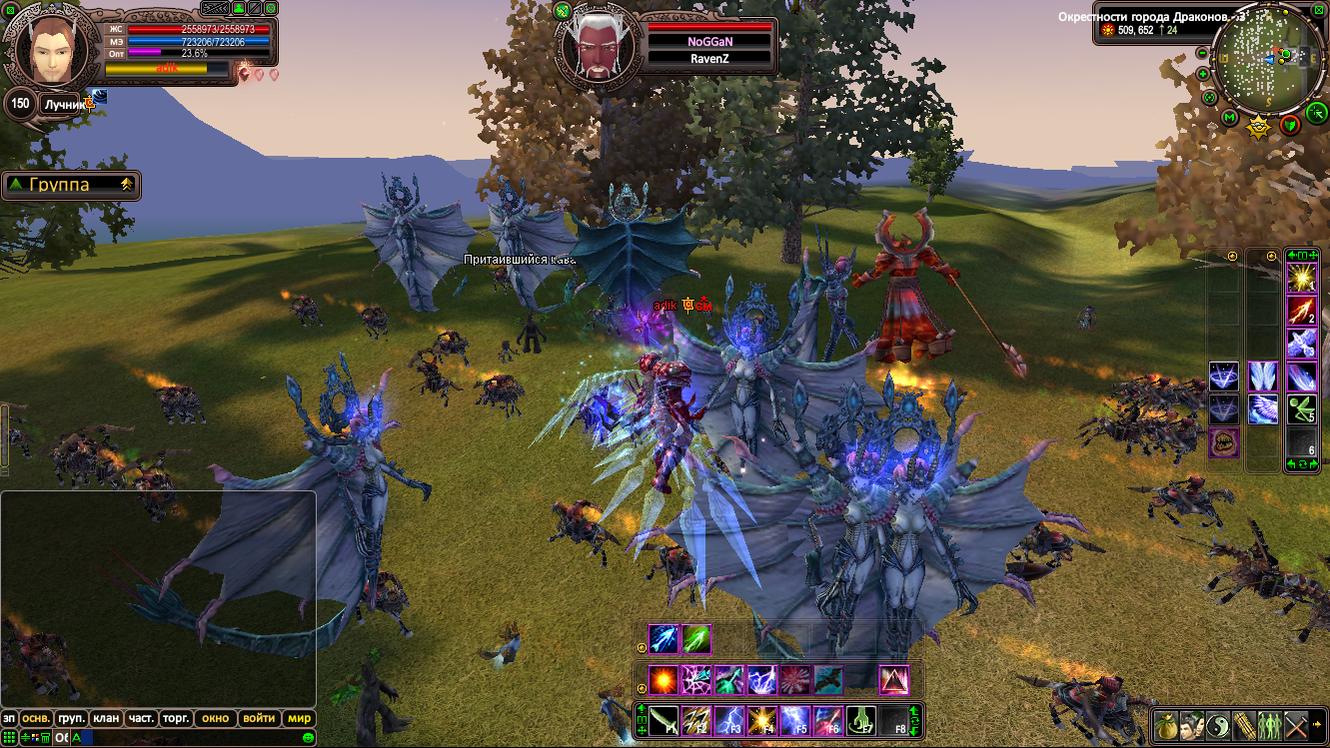Switch to the 'осн.' chat tab

coord(37,718)
